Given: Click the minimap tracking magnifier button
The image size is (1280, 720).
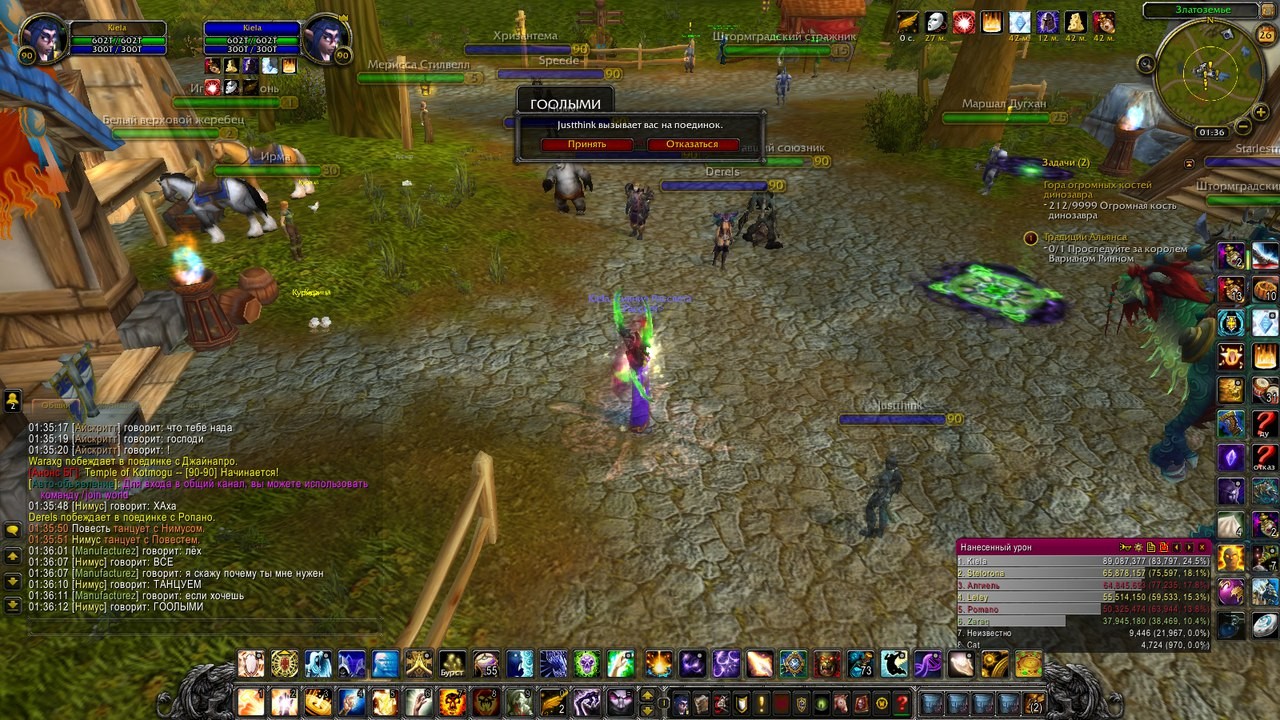Looking at the screenshot, I should pos(1146,64).
